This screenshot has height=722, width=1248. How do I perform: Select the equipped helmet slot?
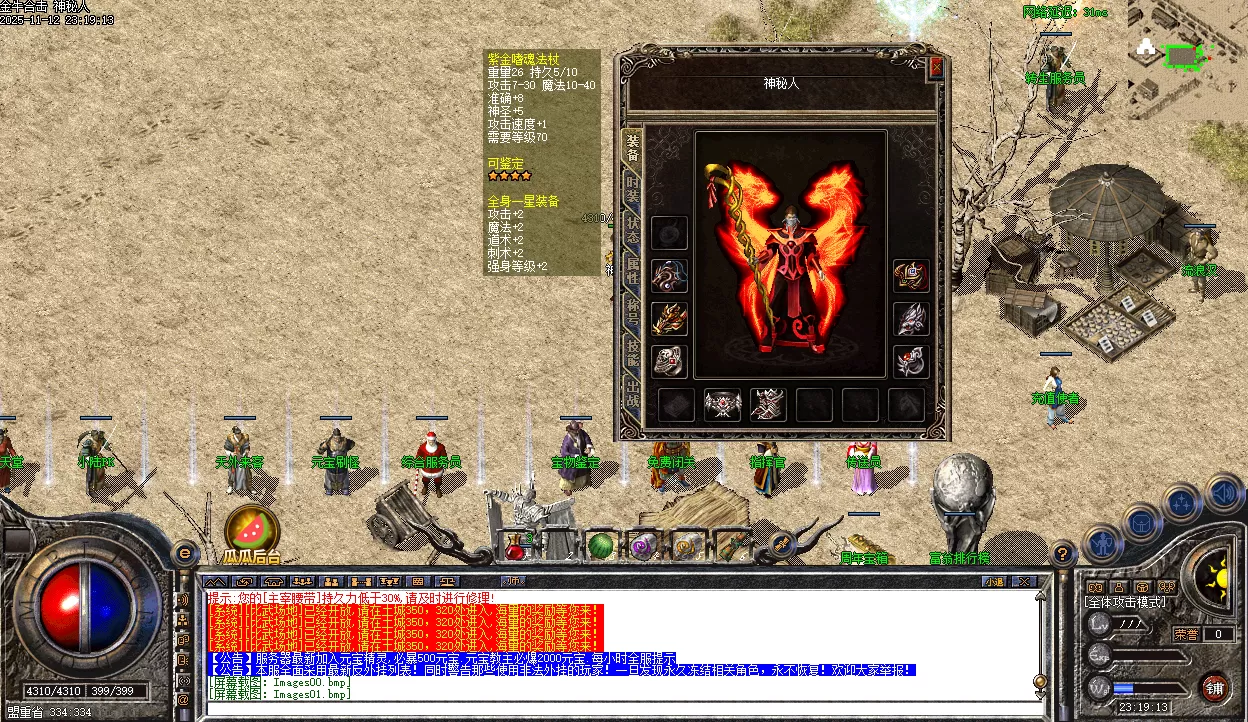[x=910, y=275]
